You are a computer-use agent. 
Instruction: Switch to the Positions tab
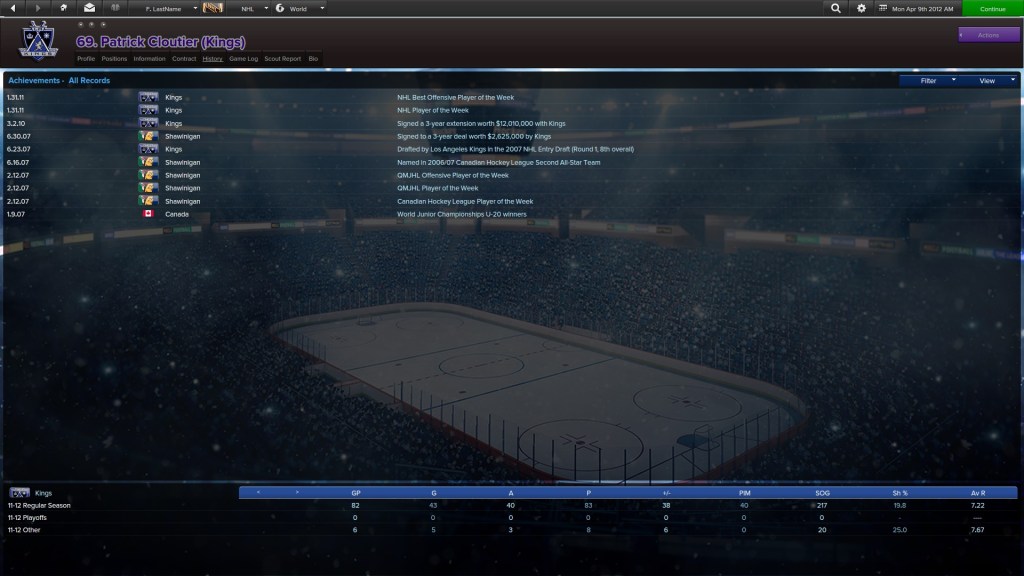coord(114,59)
